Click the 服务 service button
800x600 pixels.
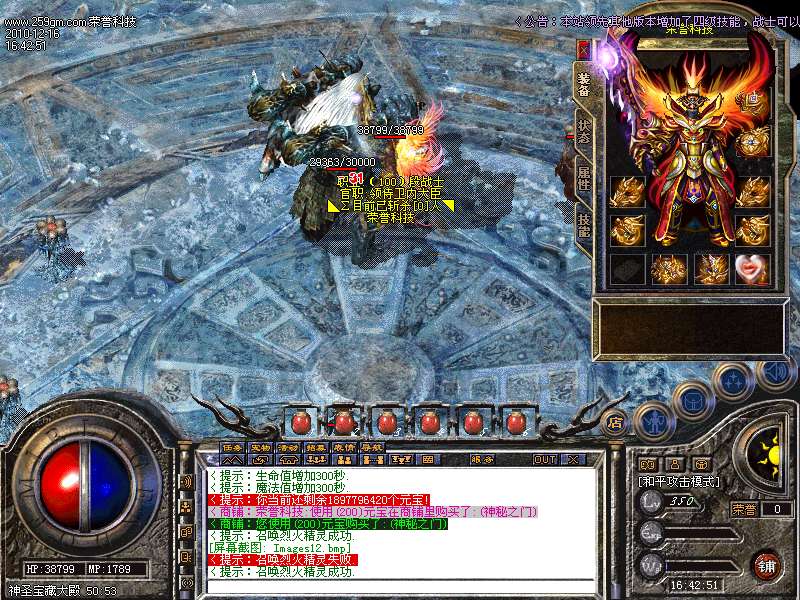coord(481,459)
